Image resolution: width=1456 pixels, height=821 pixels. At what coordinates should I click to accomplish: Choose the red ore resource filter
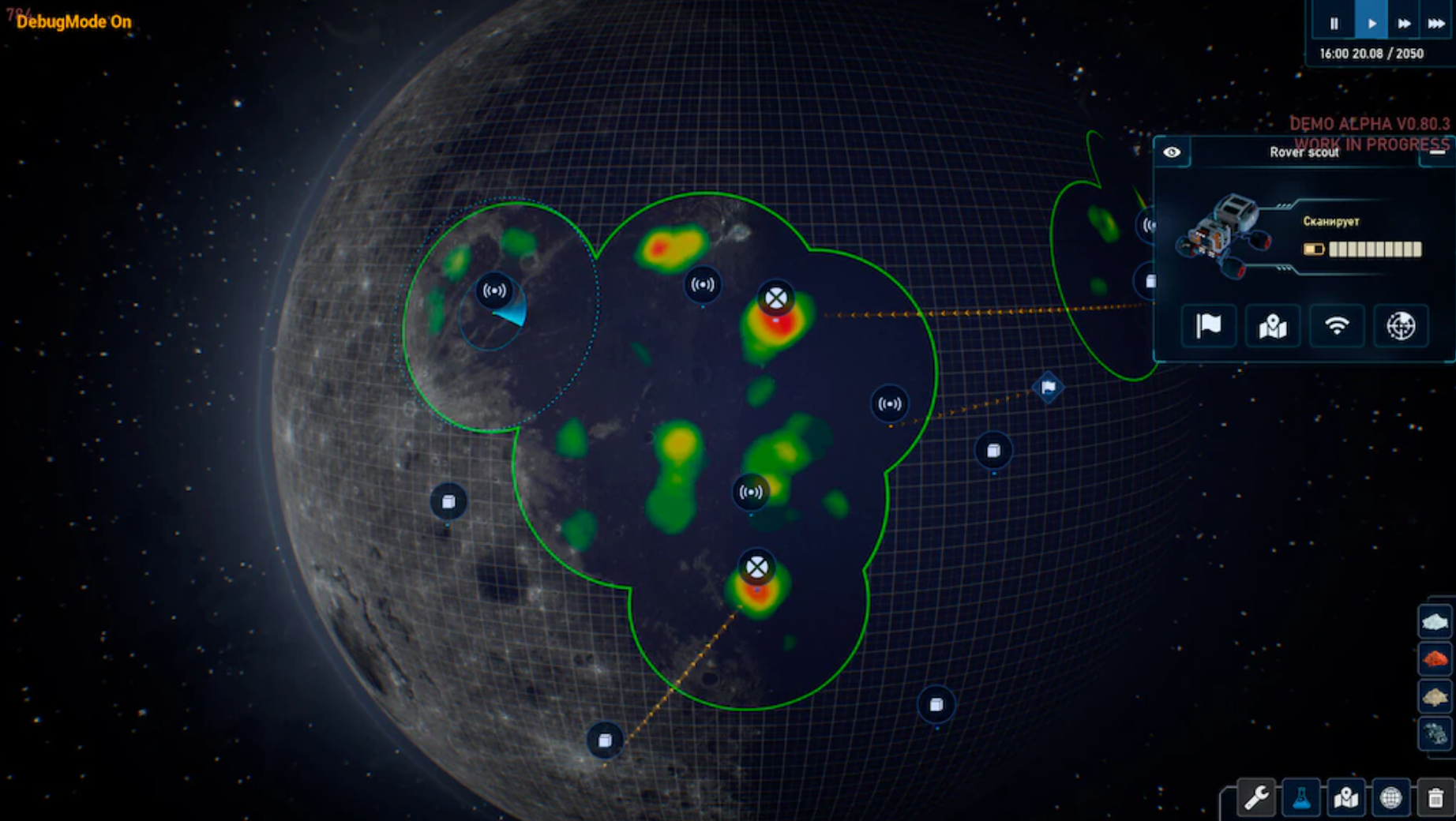tap(1435, 658)
